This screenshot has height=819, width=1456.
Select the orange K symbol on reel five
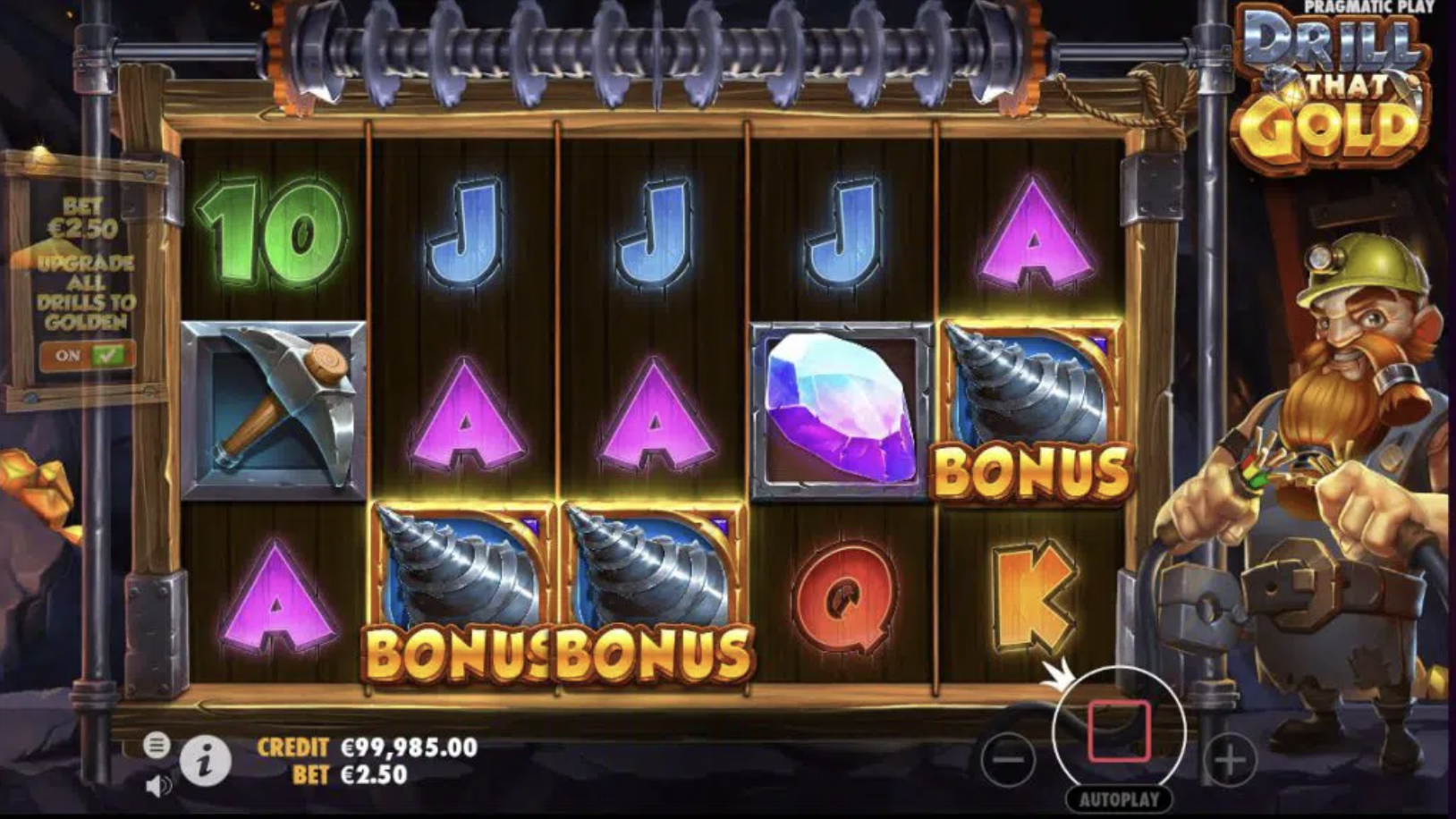(1034, 595)
